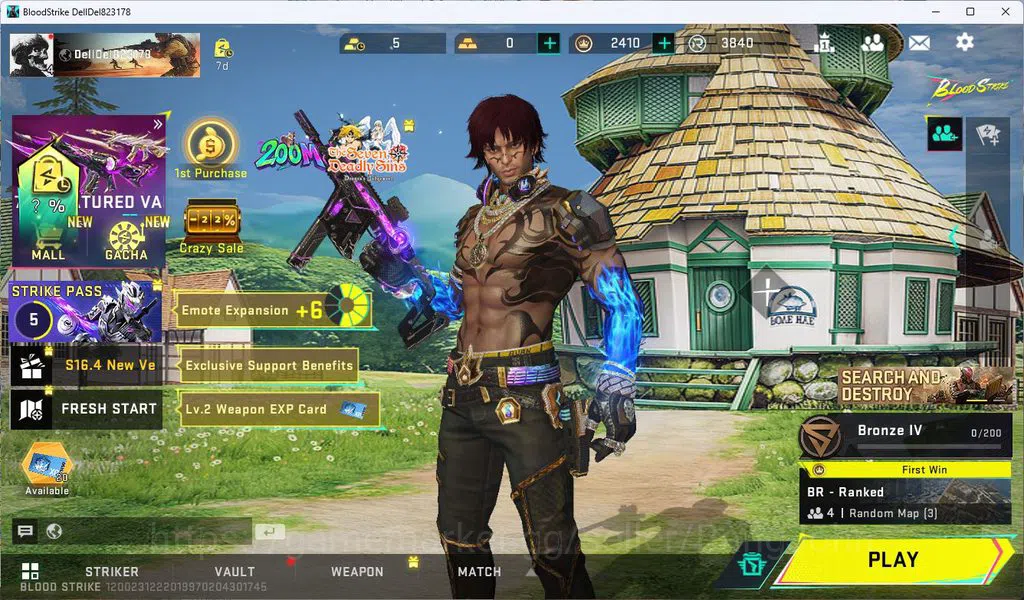
Task: Open the Settings gear icon
Action: (964, 42)
